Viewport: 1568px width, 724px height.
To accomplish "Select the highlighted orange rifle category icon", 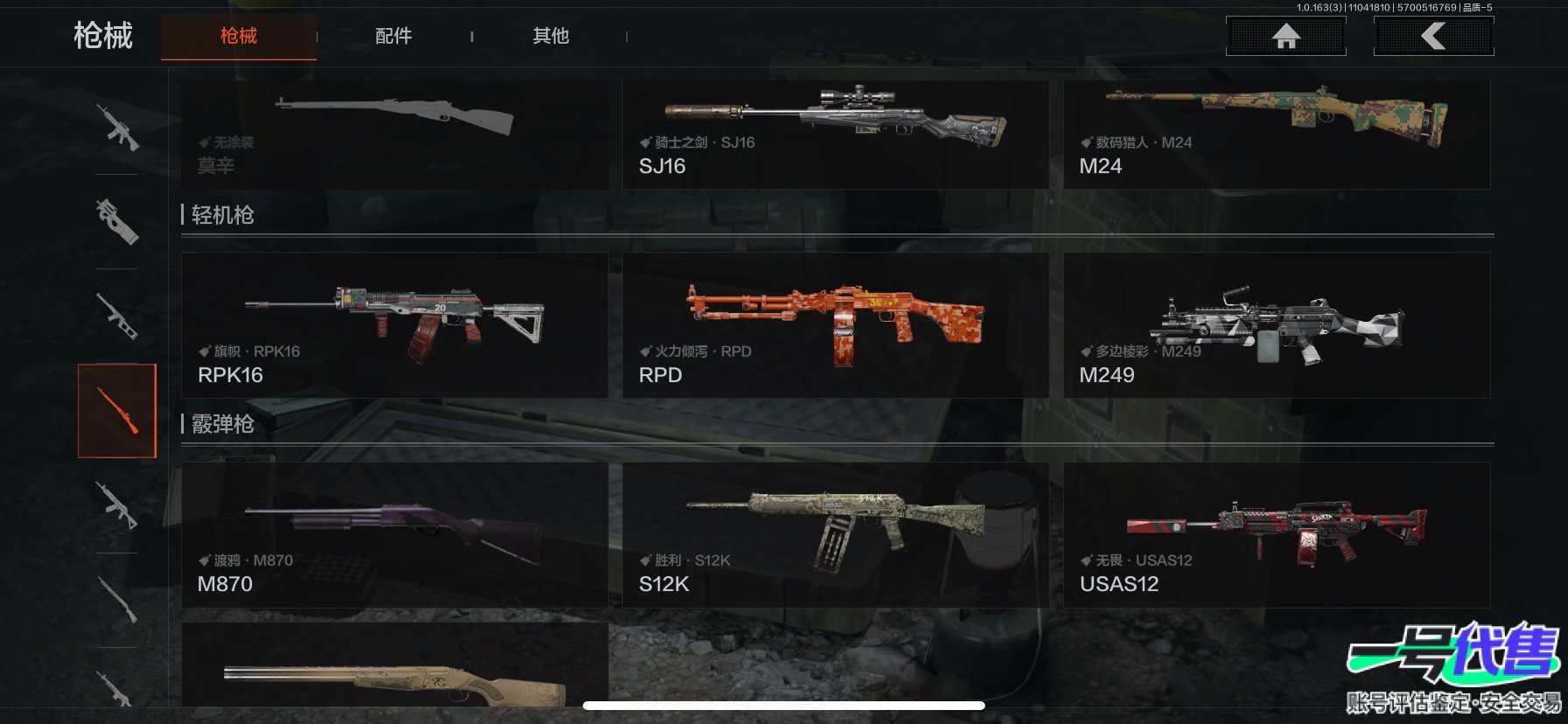I will 117,411.
